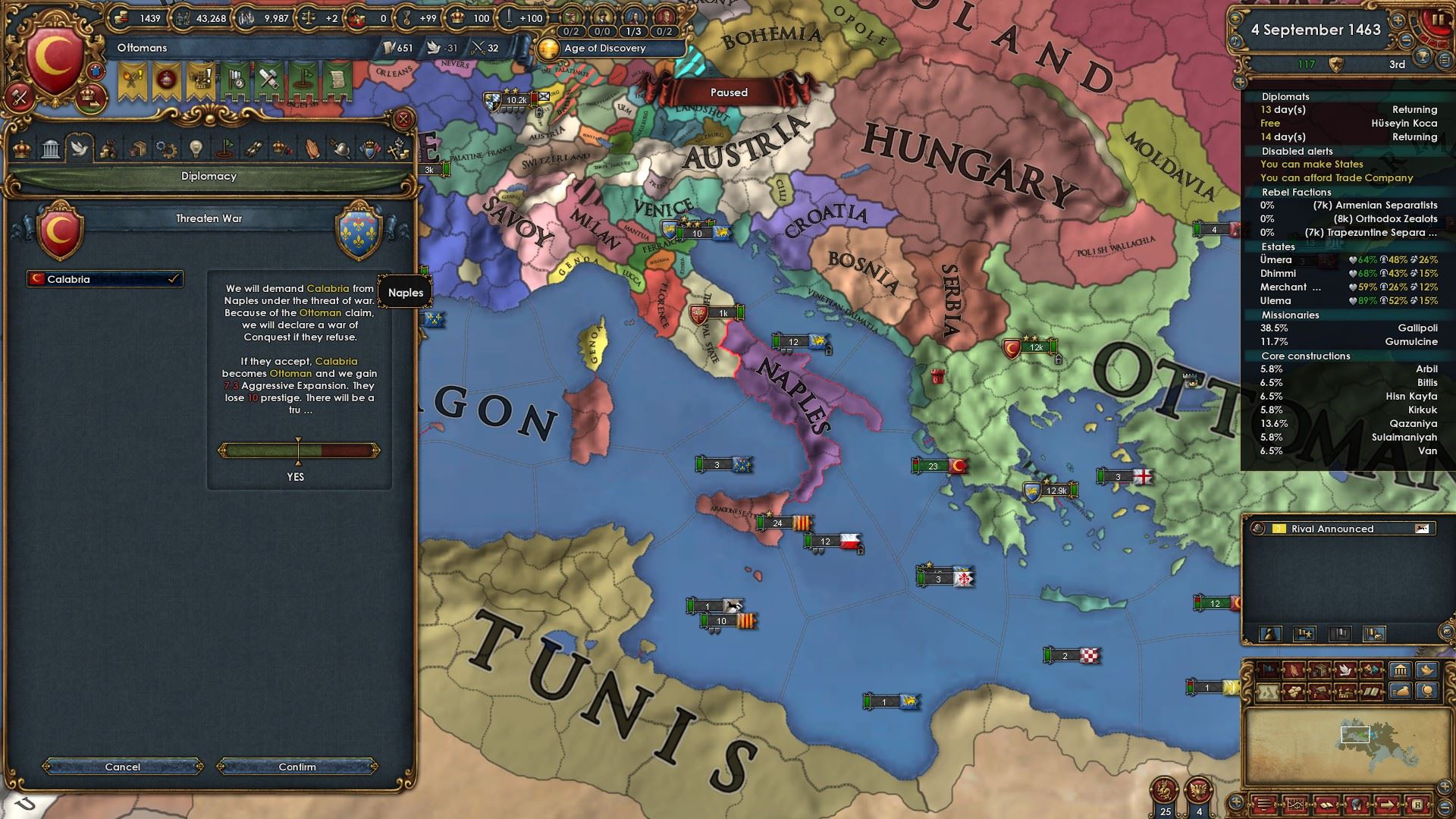The image size is (1456, 819).
Task: Open the Military tab with helmet icon
Action: click(340, 148)
